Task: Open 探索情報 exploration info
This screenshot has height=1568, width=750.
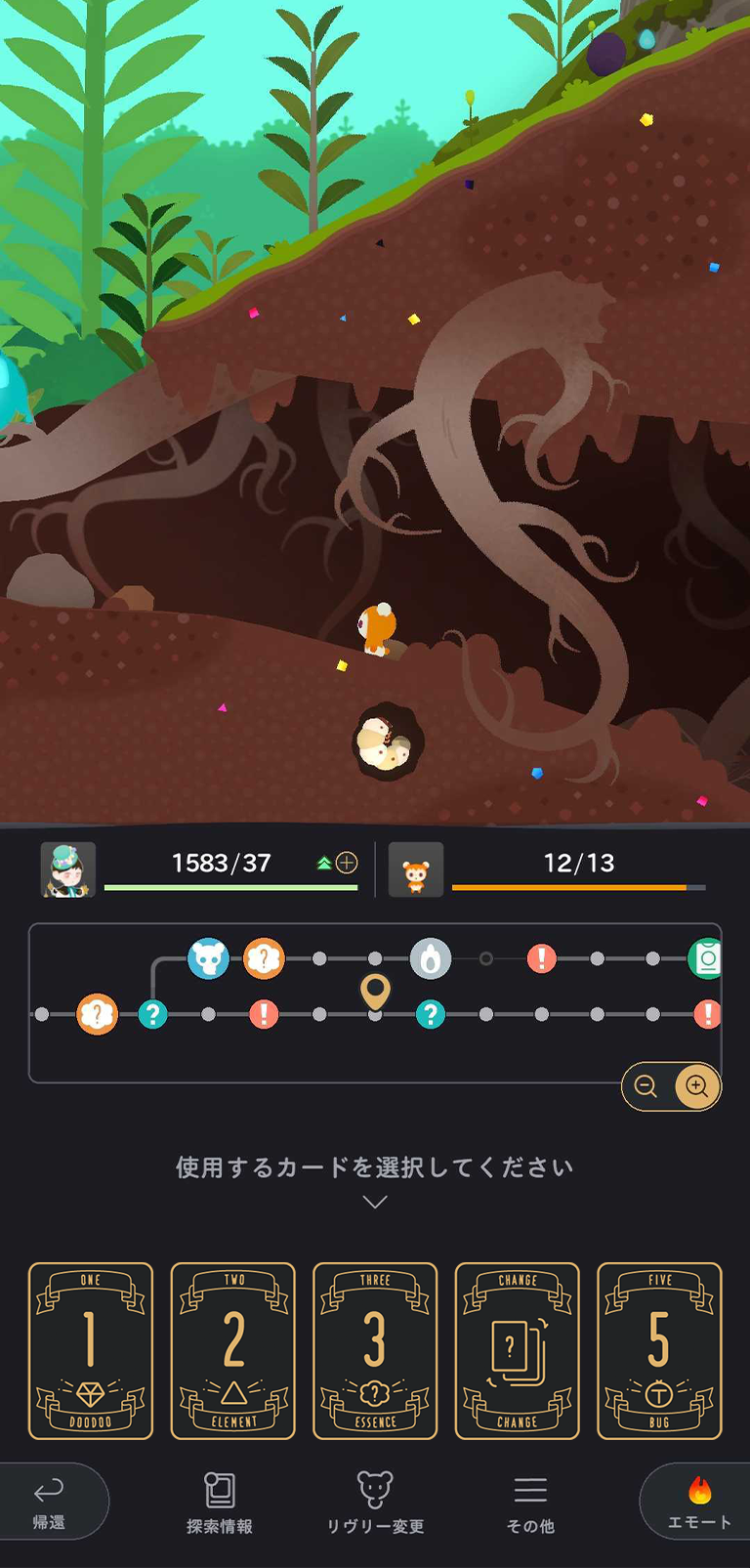Action: coord(220,1503)
